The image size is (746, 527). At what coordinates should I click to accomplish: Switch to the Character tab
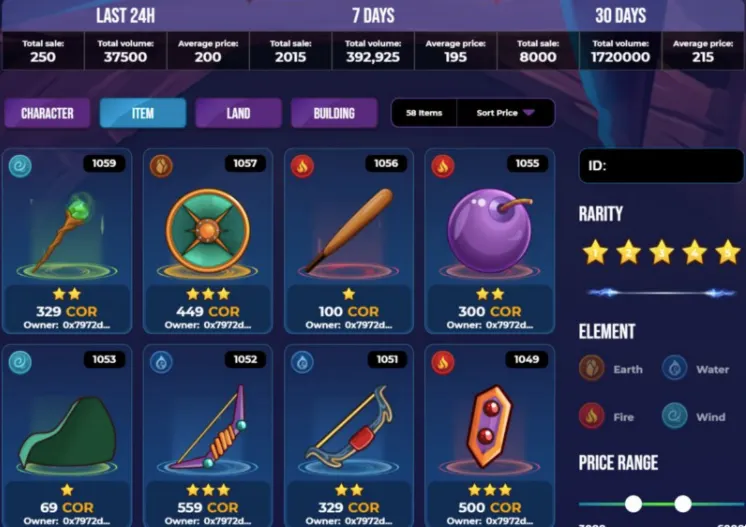tap(47, 113)
